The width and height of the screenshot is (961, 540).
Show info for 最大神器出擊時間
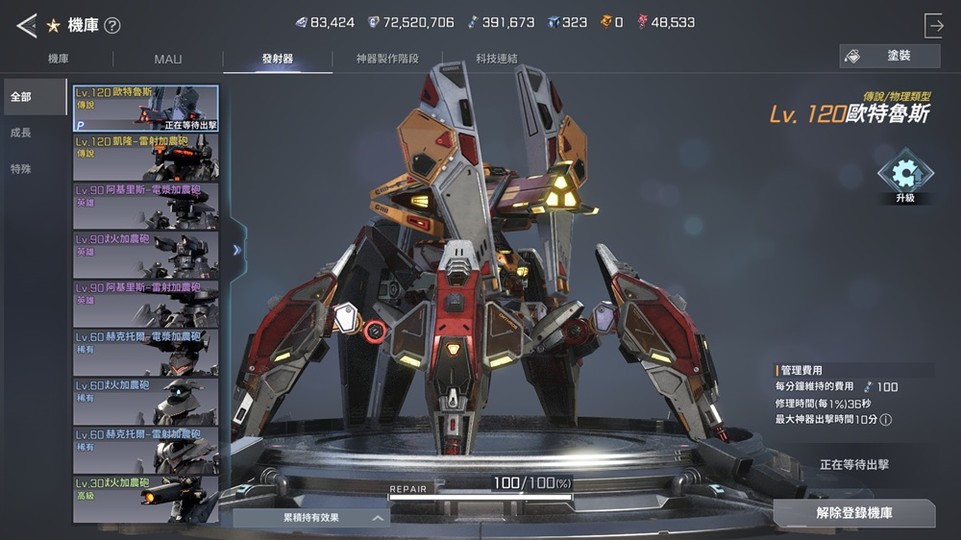(886, 420)
